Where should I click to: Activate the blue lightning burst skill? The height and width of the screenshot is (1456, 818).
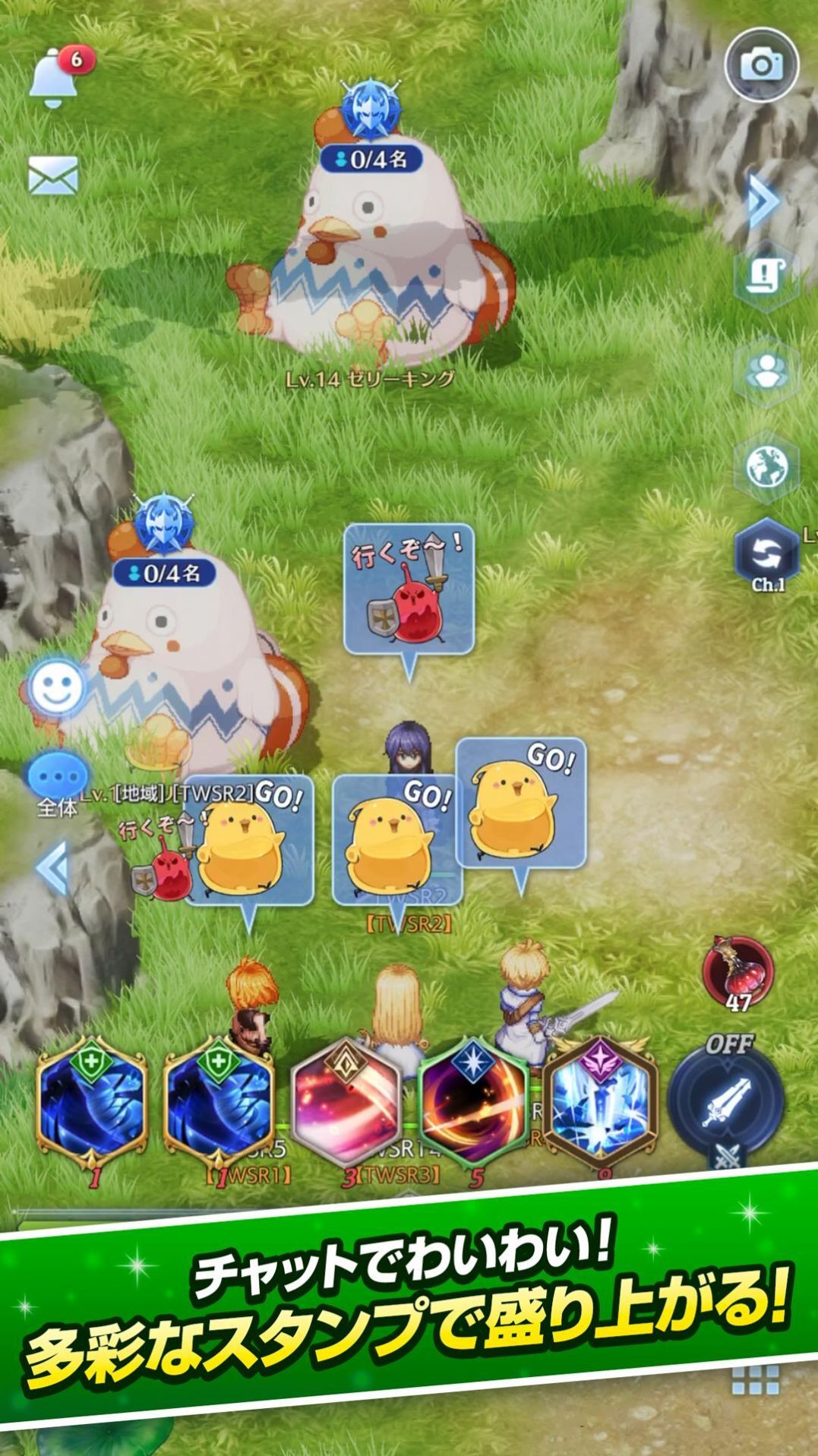[x=600, y=1101]
